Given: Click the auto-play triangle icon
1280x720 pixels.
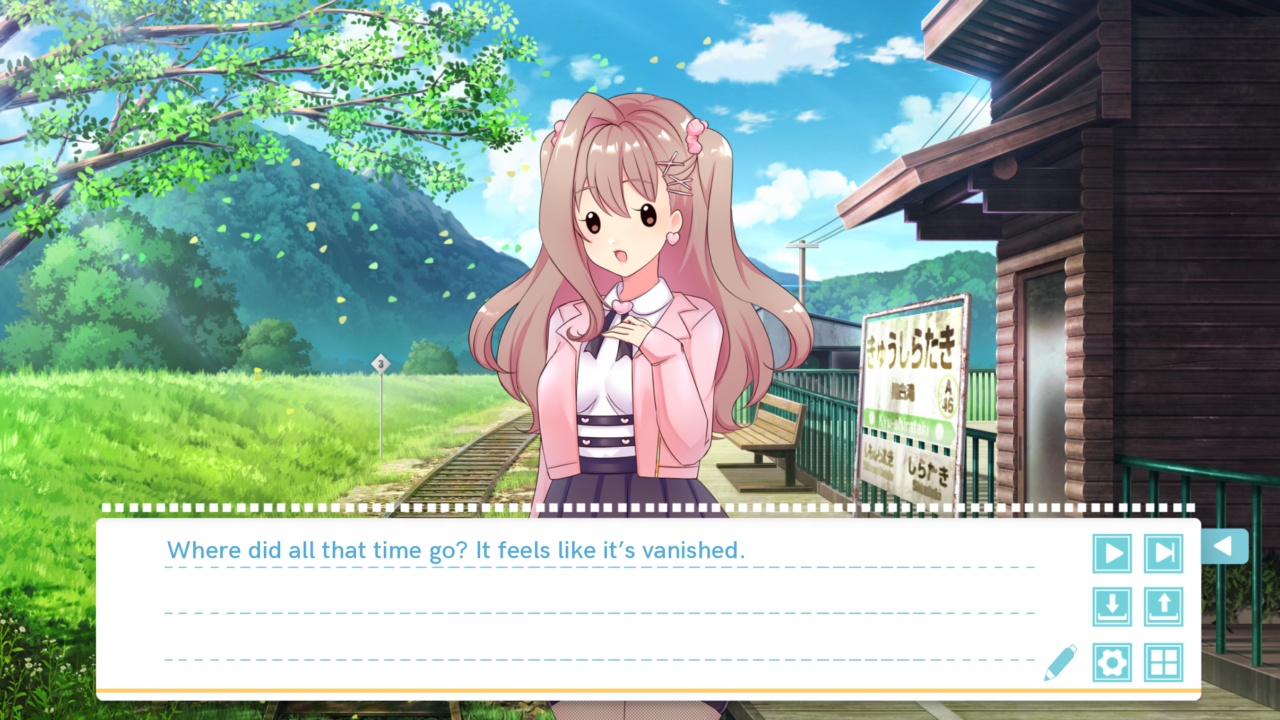Looking at the screenshot, I should coord(1112,553).
